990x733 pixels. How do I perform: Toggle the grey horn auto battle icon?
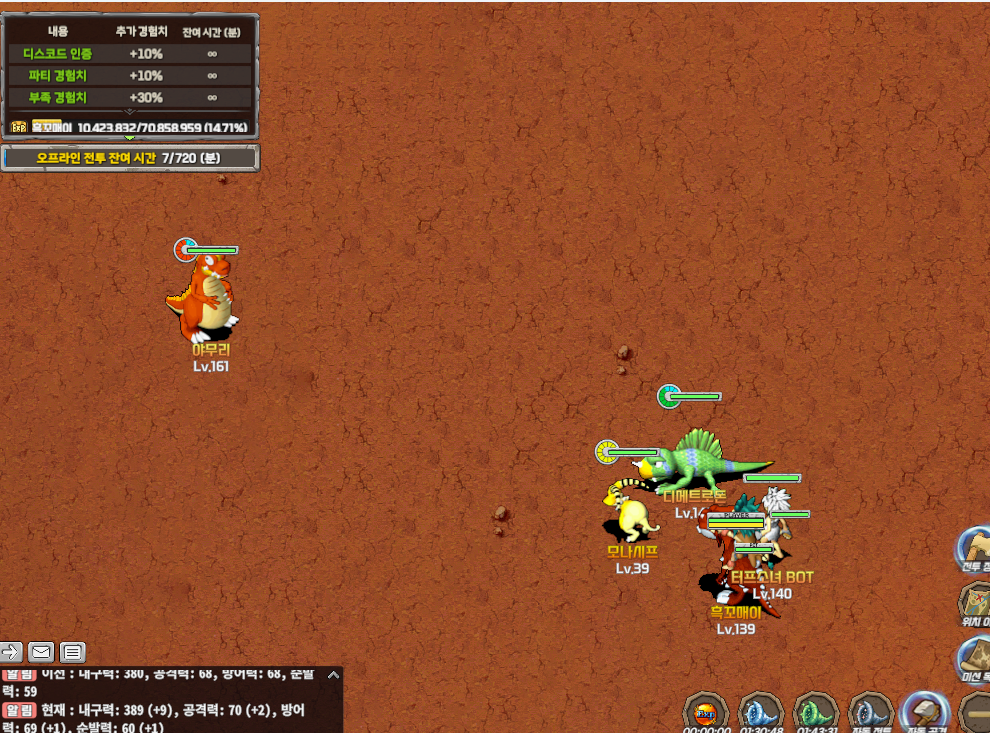point(870,713)
